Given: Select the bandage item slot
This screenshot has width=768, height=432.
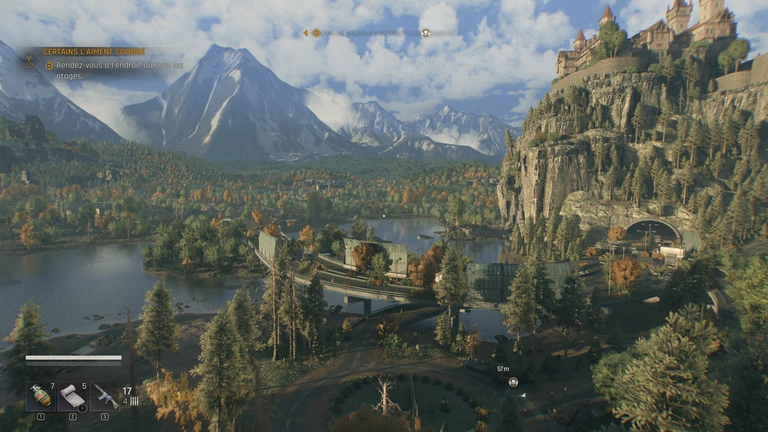Looking at the screenshot, I should point(73,396).
